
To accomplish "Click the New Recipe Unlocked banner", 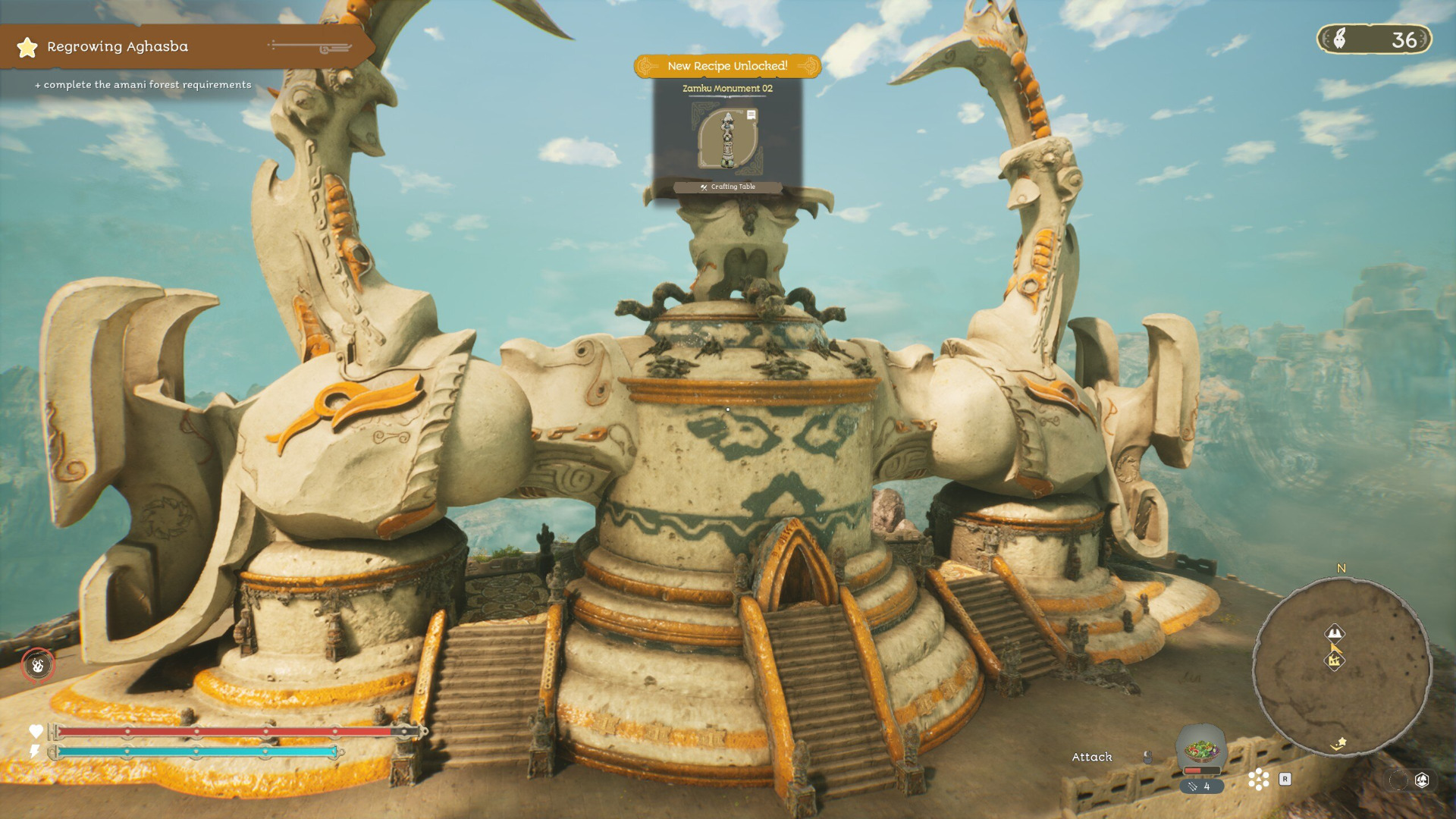I will [x=727, y=66].
